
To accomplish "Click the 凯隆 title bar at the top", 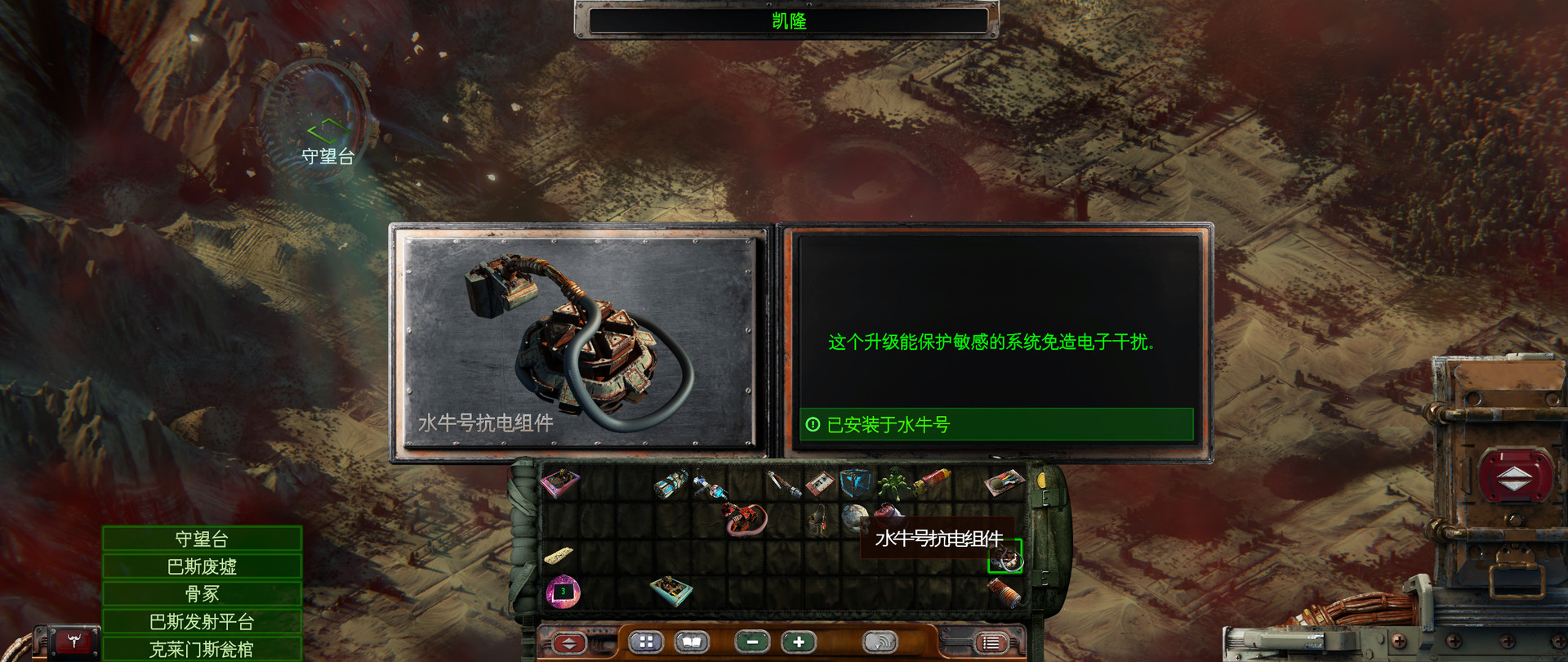I will click(x=786, y=21).
